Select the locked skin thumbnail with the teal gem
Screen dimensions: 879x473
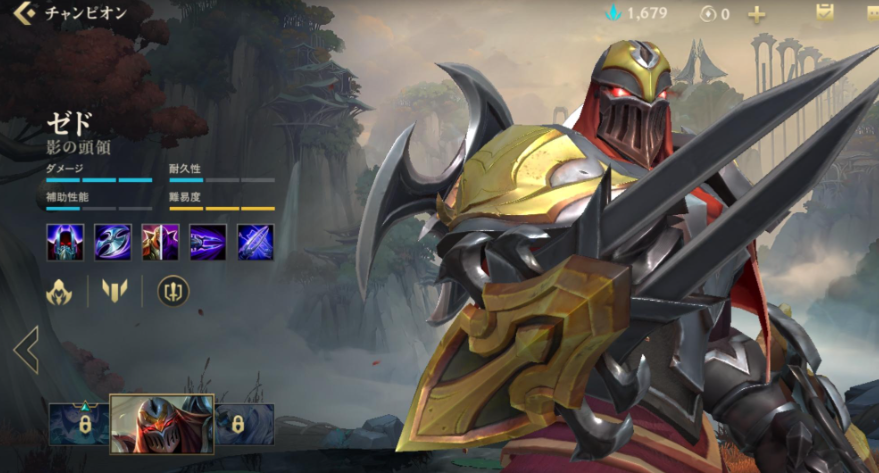(x=78, y=424)
